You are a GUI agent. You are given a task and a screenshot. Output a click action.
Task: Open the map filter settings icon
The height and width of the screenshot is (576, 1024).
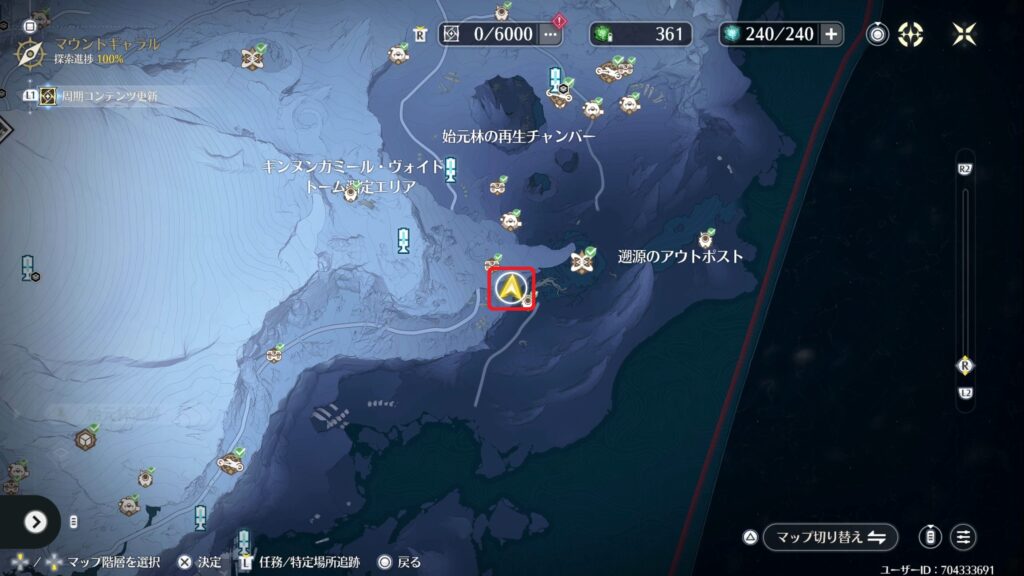(x=963, y=537)
